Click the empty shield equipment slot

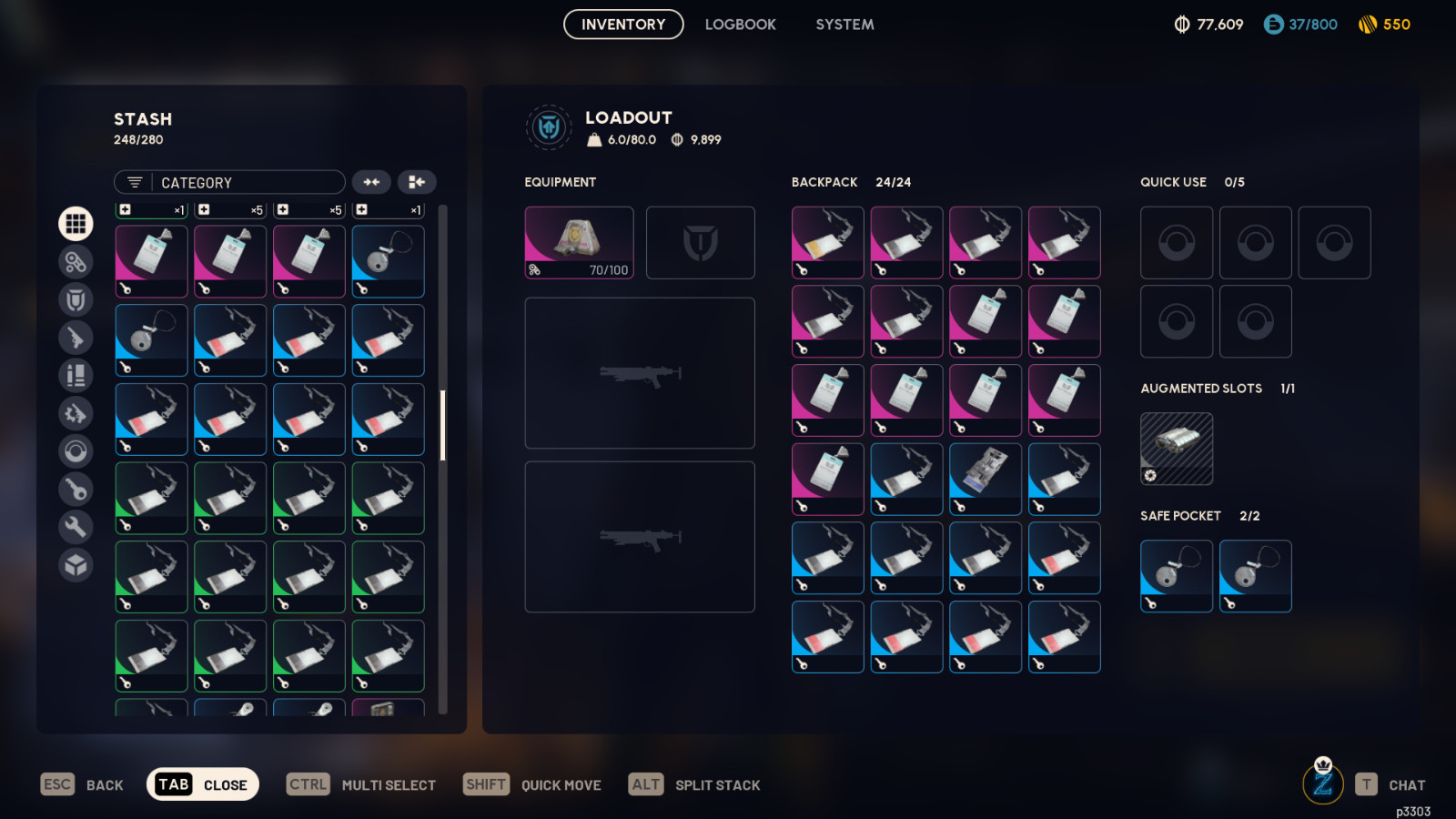[700, 242]
